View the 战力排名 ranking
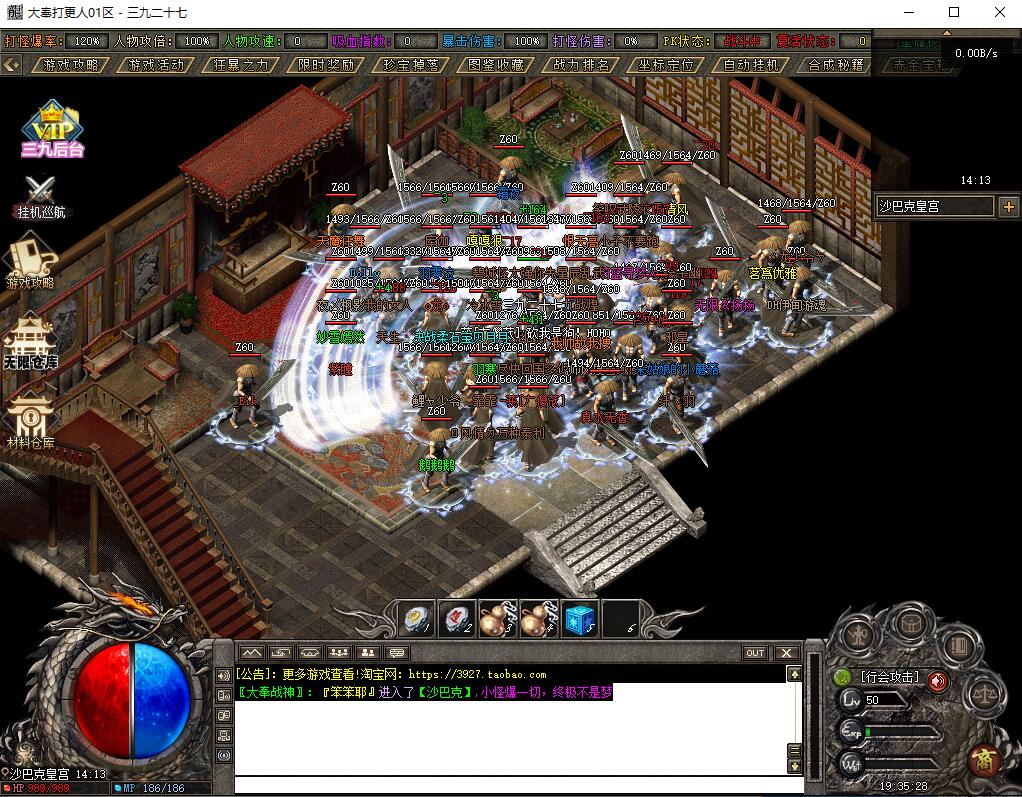1022x797 pixels. [x=581, y=65]
